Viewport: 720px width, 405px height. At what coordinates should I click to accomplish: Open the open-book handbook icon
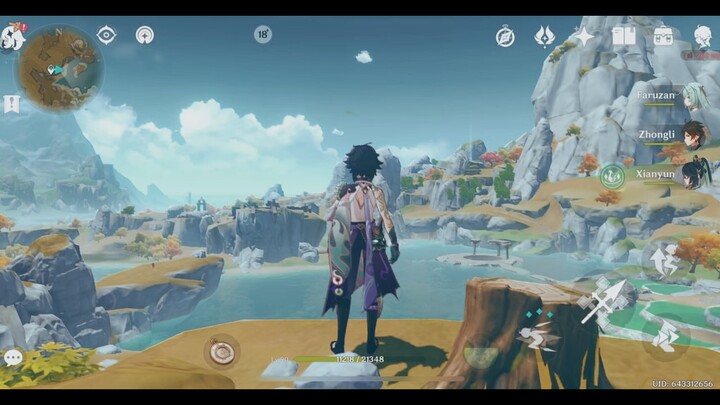point(623,37)
